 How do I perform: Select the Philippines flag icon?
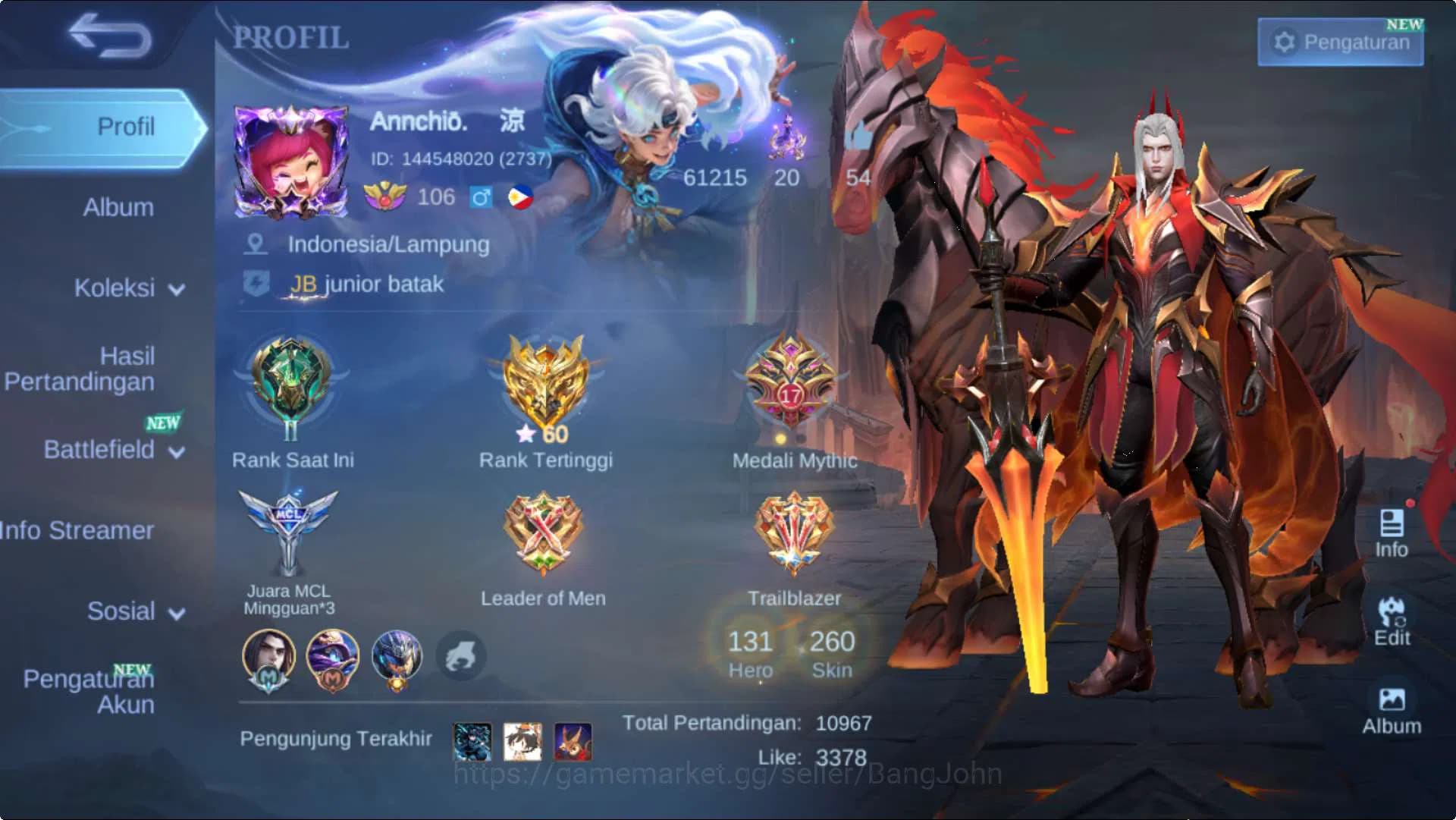coord(520,198)
